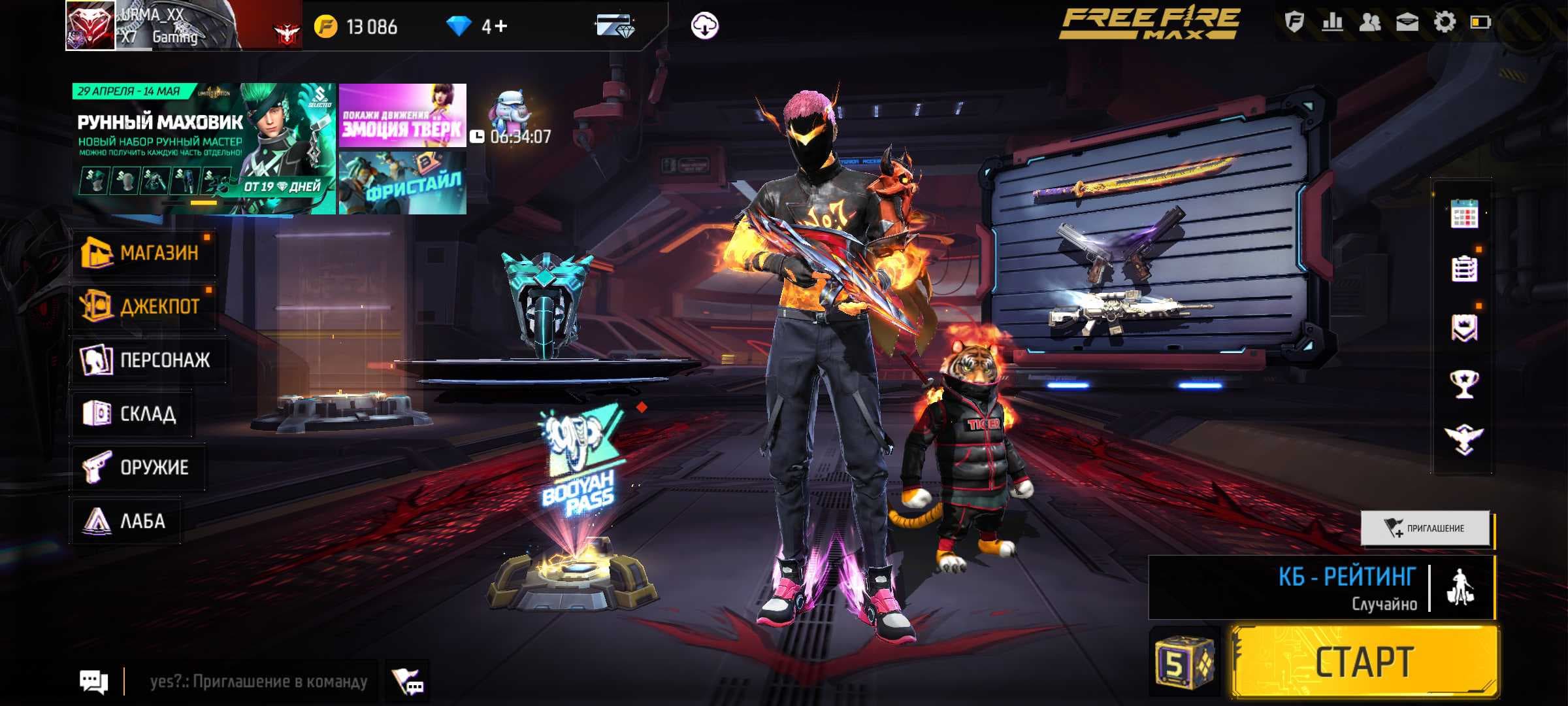
Task: Open the settings gear icon
Action: point(1444,23)
